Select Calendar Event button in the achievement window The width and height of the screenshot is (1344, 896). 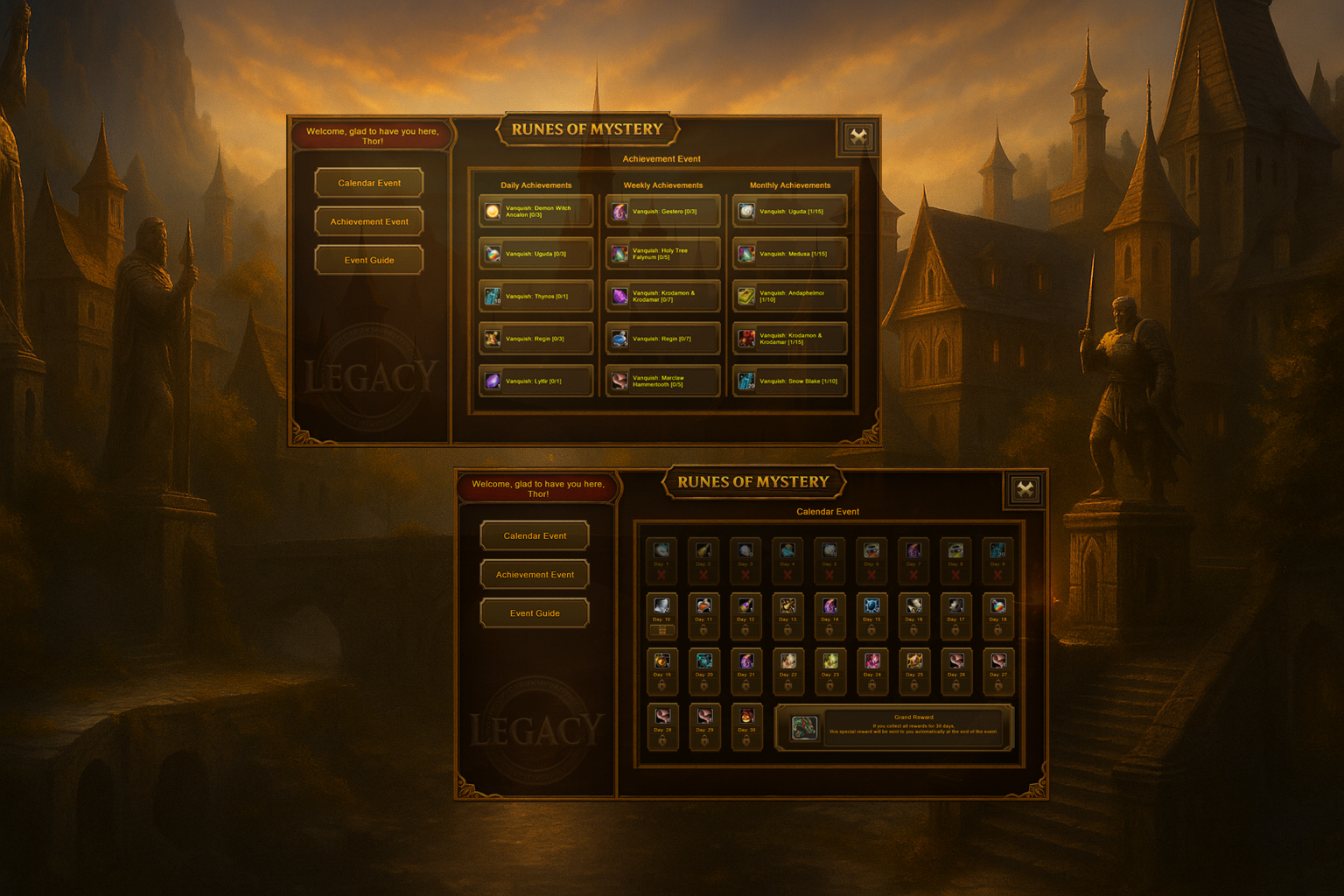[369, 183]
